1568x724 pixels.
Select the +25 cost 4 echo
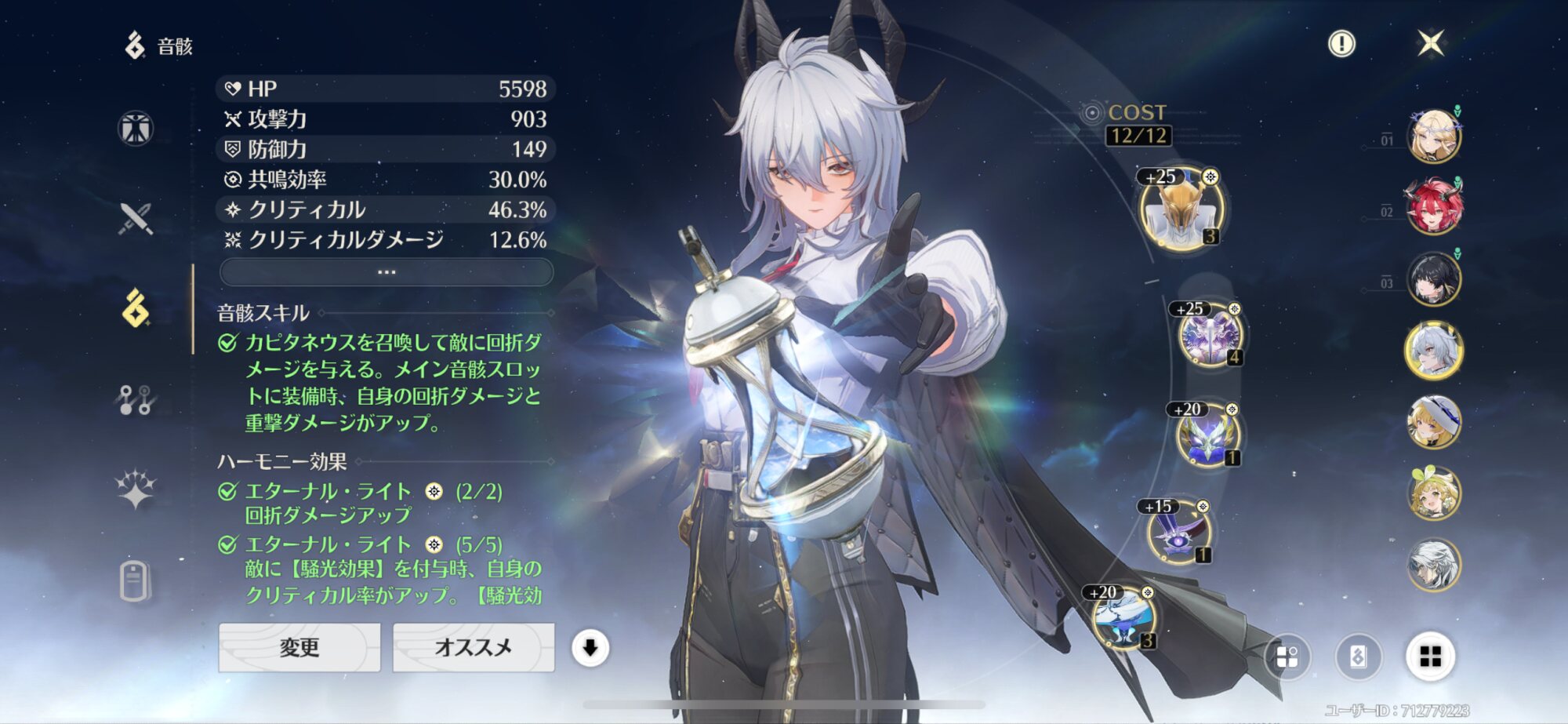[1210, 337]
